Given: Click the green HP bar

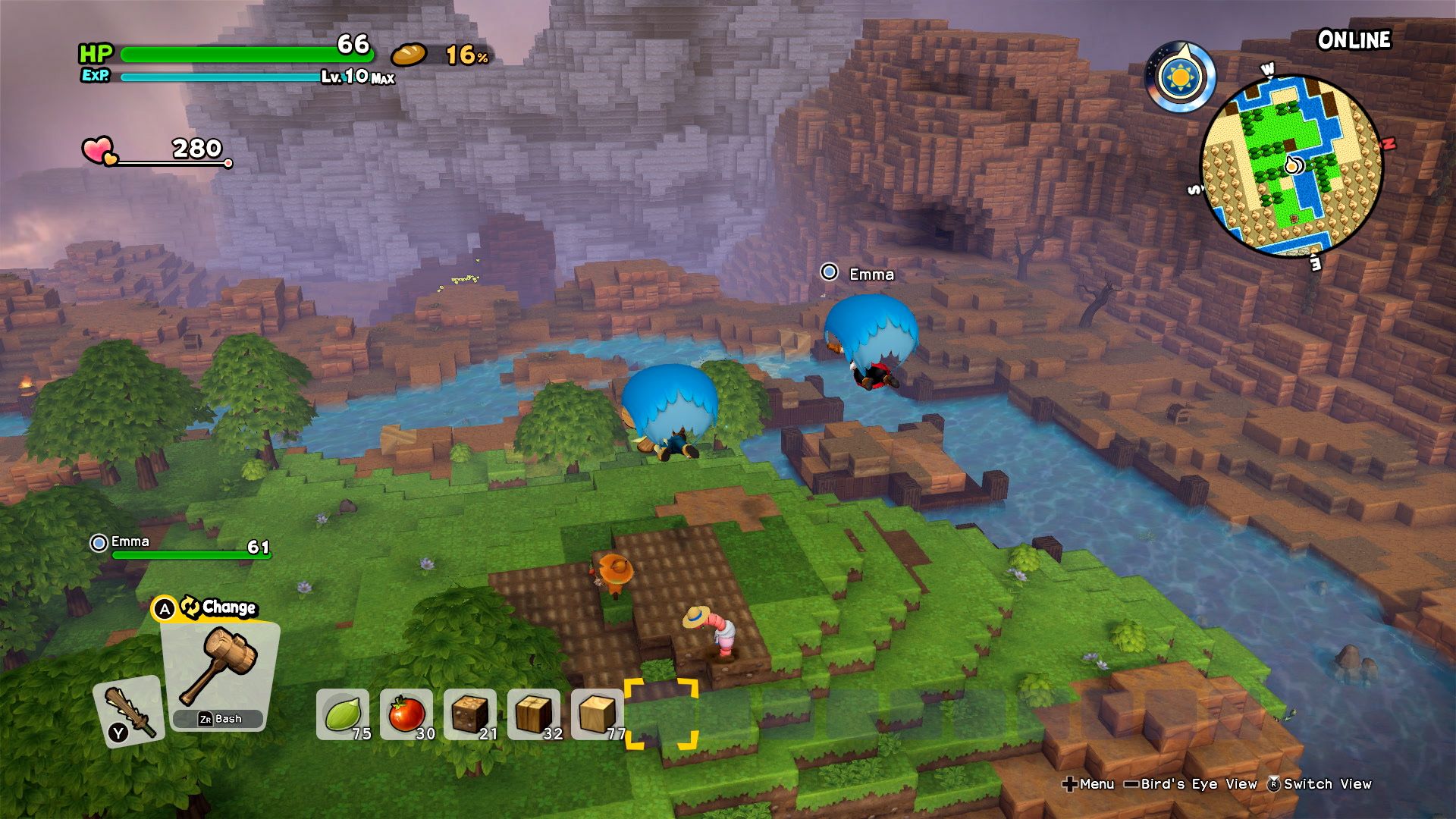Looking at the screenshot, I should pyautogui.click(x=250, y=55).
